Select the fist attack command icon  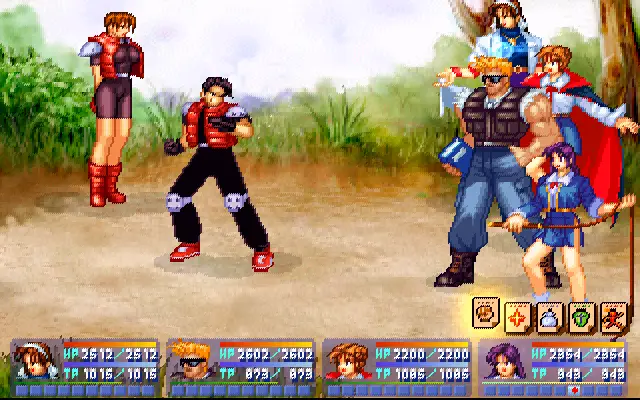488,312
